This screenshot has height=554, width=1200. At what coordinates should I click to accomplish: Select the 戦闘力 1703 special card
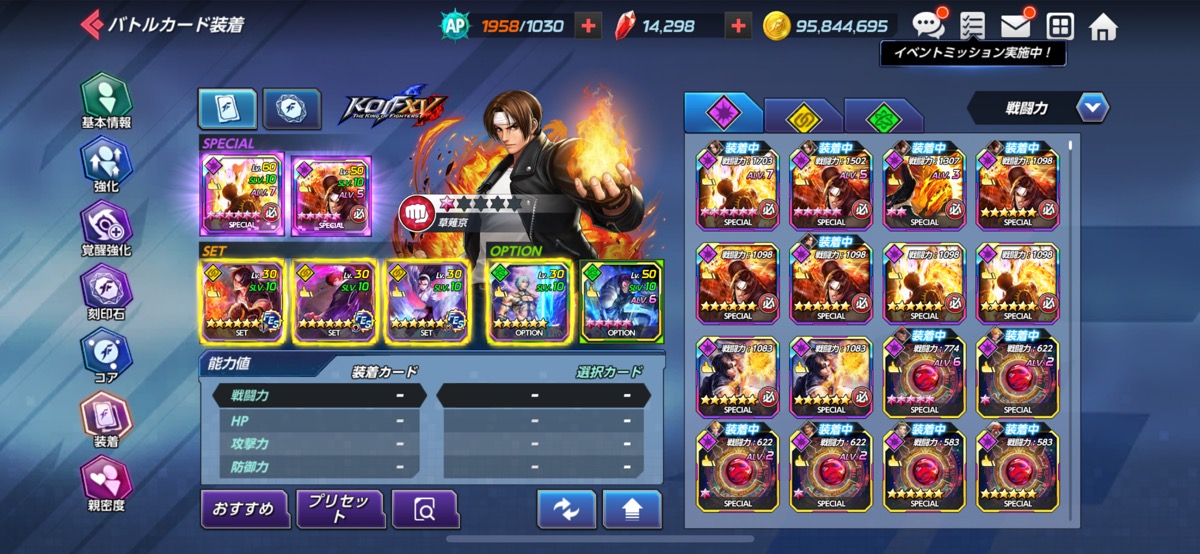click(x=737, y=184)
